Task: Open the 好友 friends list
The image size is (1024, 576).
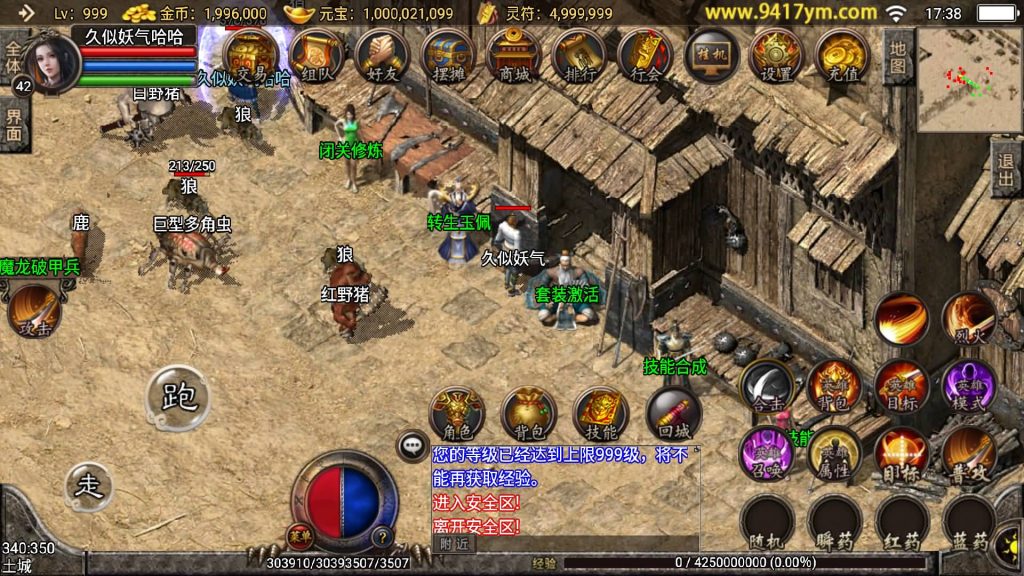Action: click(x=382, y=55)
